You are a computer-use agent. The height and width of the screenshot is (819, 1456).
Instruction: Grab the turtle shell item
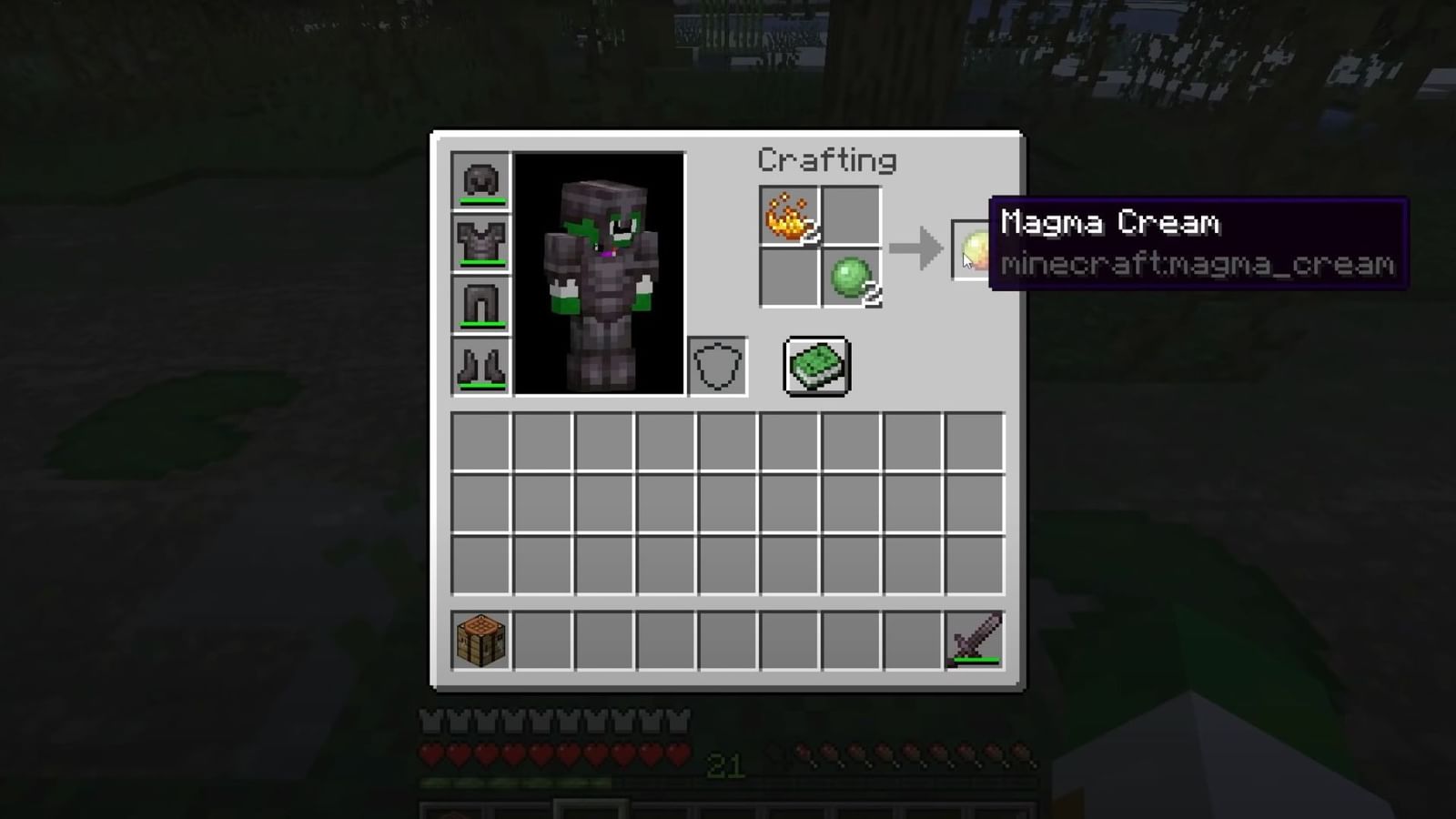tap(815, 366)
